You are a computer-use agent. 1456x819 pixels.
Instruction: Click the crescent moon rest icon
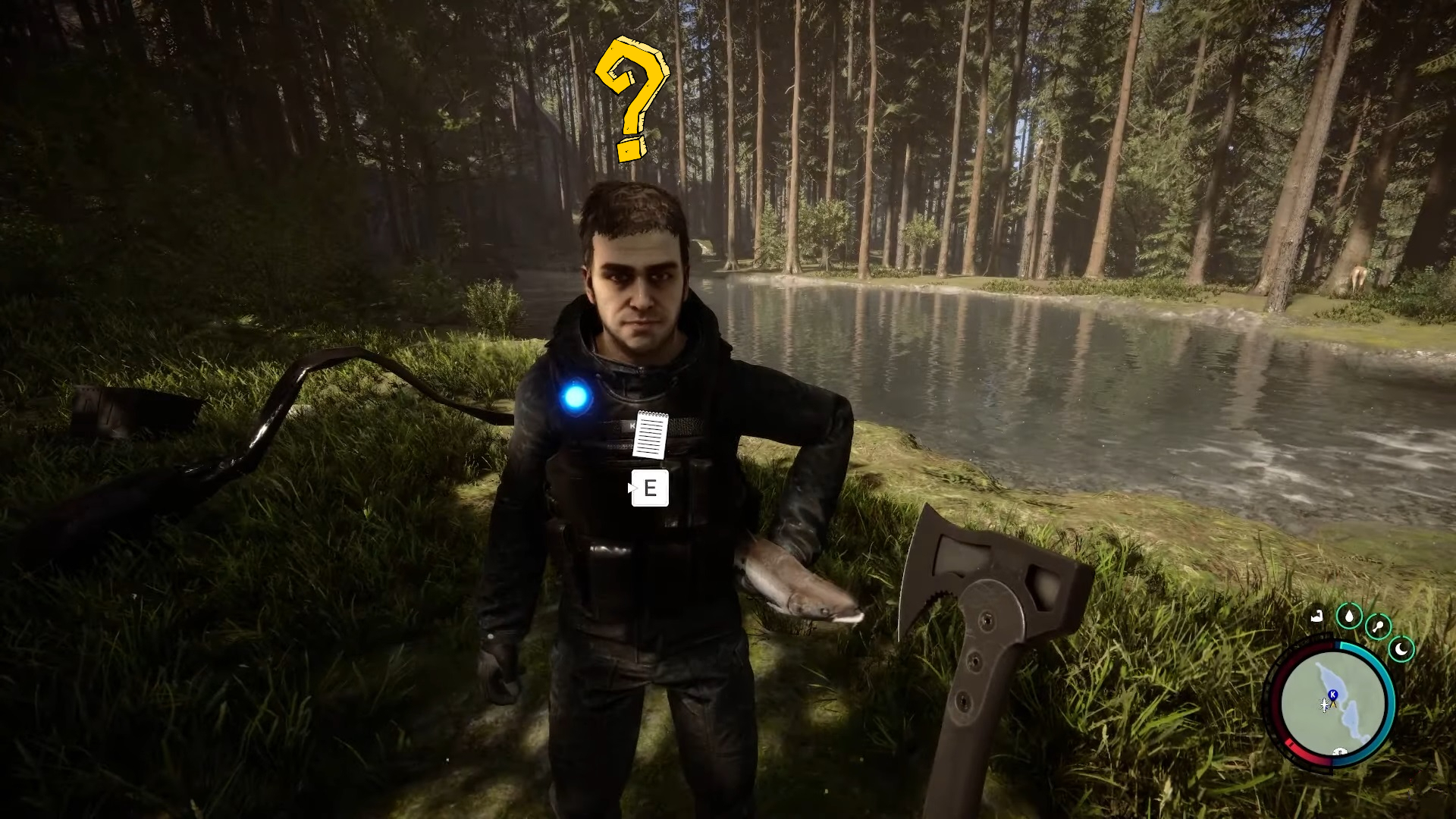click(1401, 649)
